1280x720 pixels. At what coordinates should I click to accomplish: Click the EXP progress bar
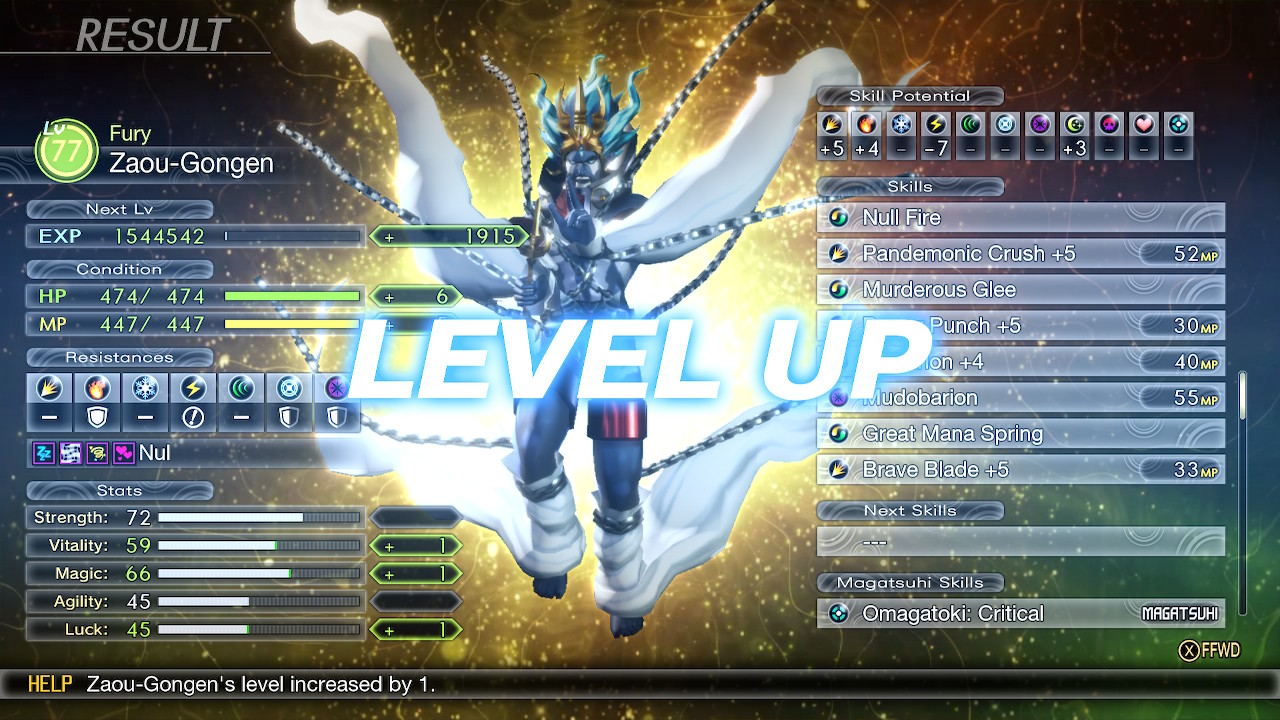pyautogui.click(x=290, y=237)
